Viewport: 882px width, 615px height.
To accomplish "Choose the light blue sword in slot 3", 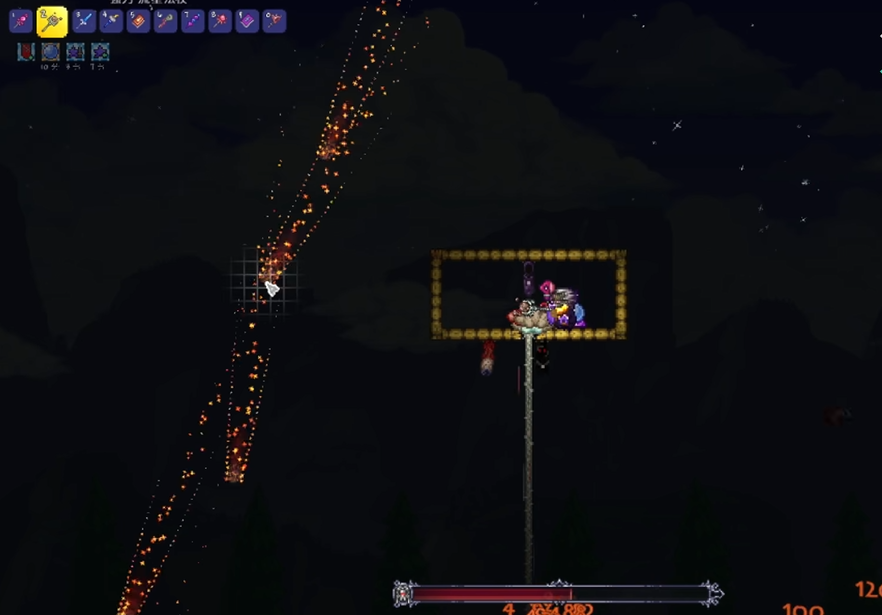I will tap(84, 21).
